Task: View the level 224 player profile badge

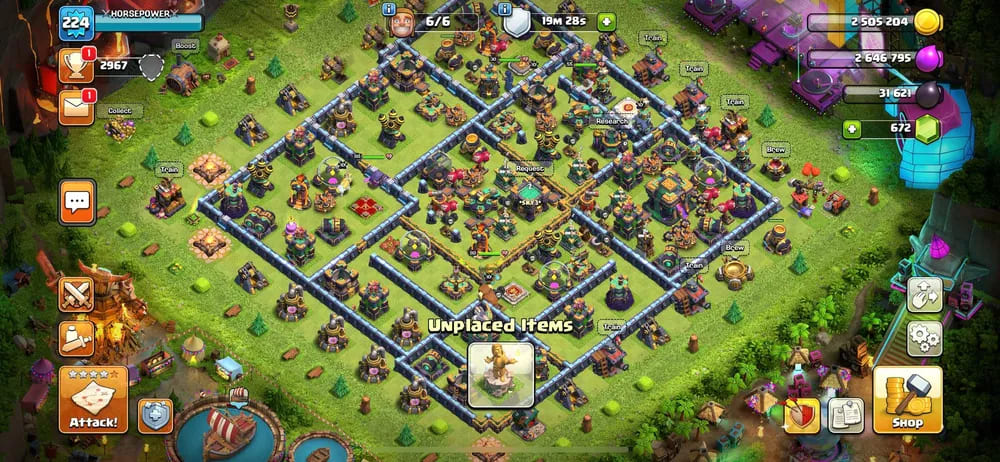Action: pos(76,21)
